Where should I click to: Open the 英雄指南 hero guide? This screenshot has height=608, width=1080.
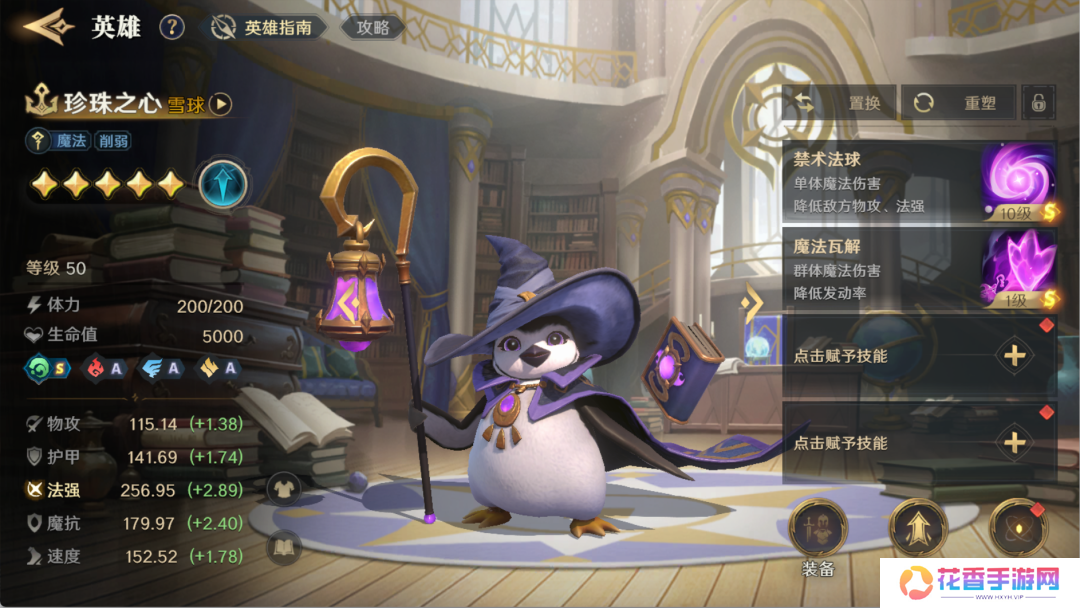267,28
